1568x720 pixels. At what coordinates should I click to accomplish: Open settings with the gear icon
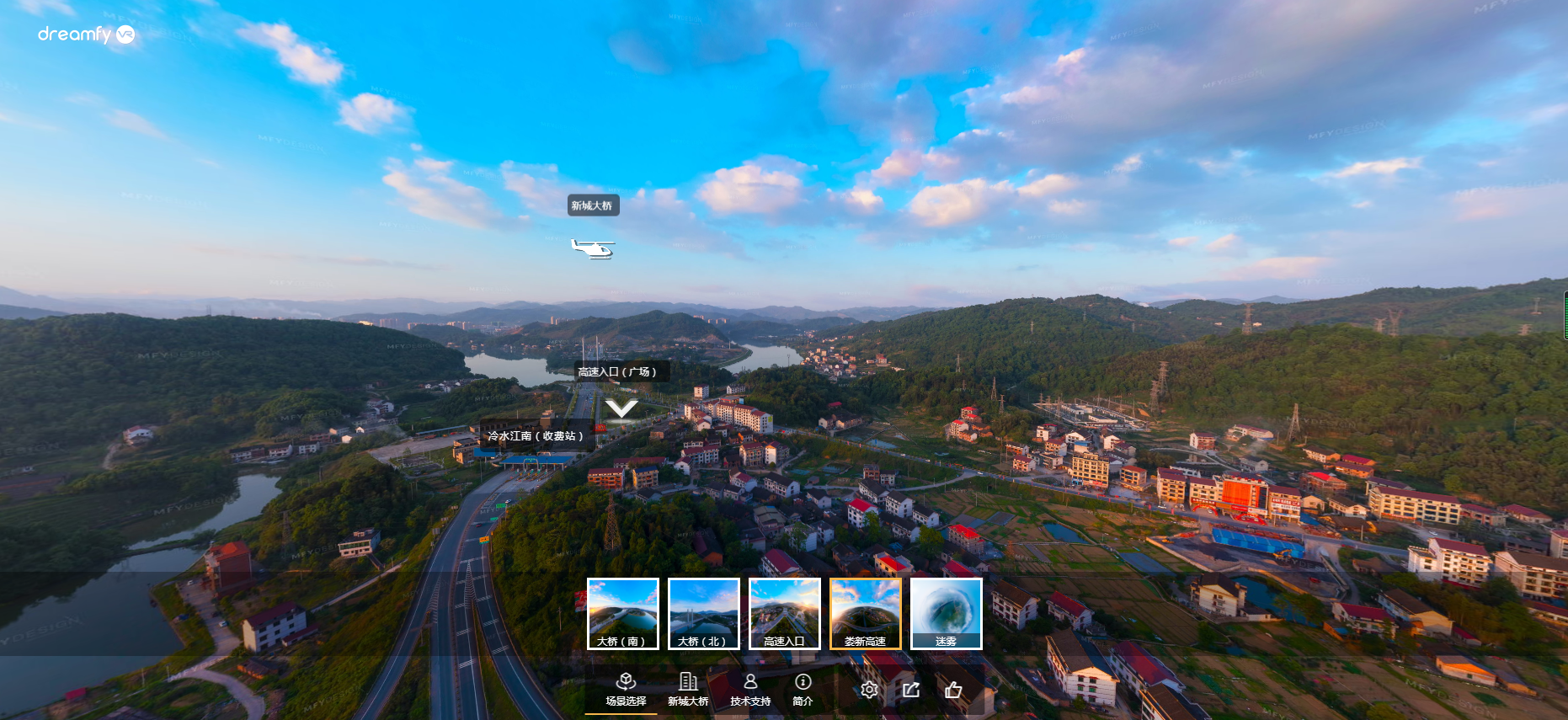click(x=869, y=690)
